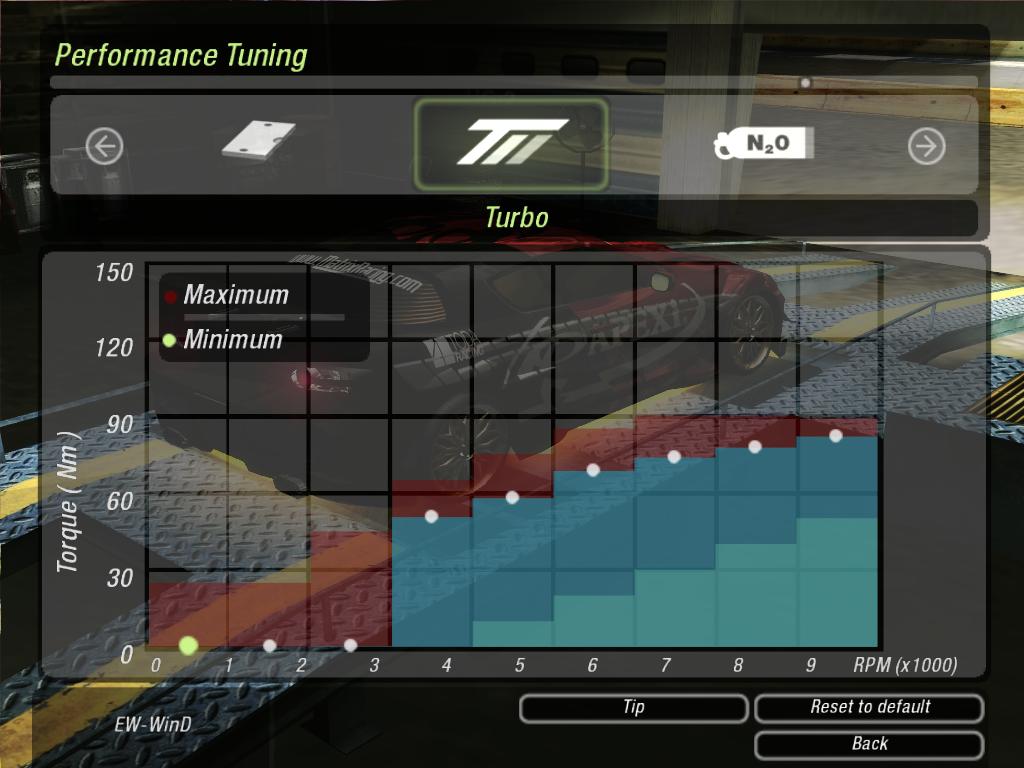
Task: Switch to the N2O tuning category
Action: coord(765,145)
